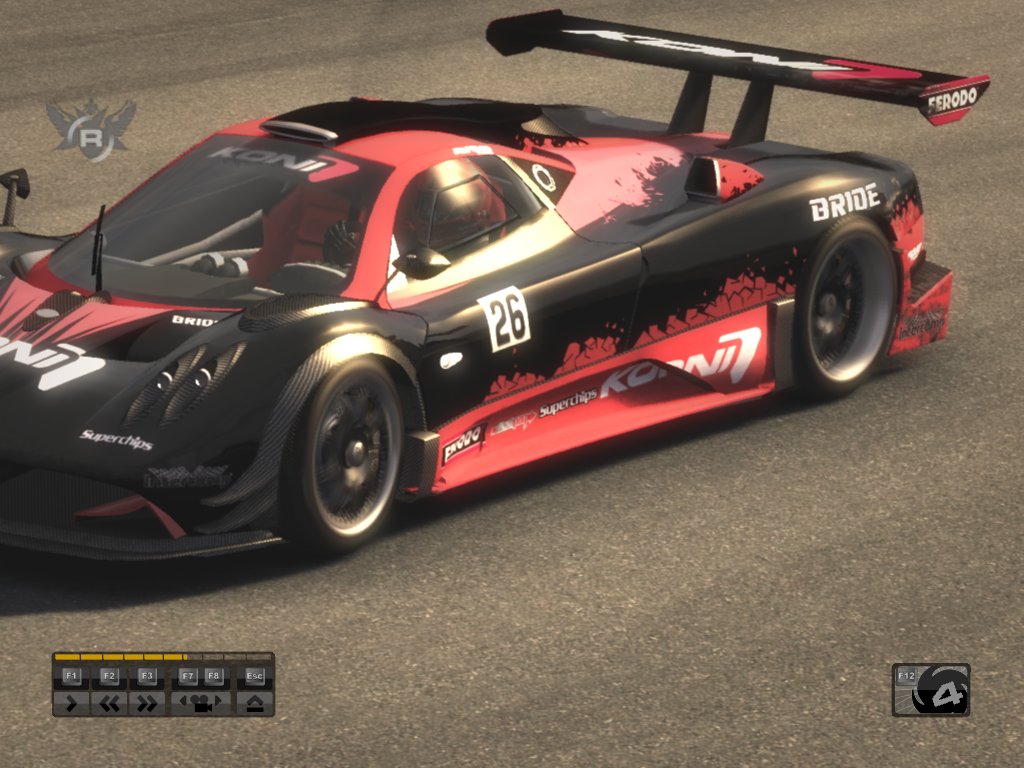Activate the flashback icon showing 4
This screenshot has width=1024, height=768.
click(x=940, y=692)
